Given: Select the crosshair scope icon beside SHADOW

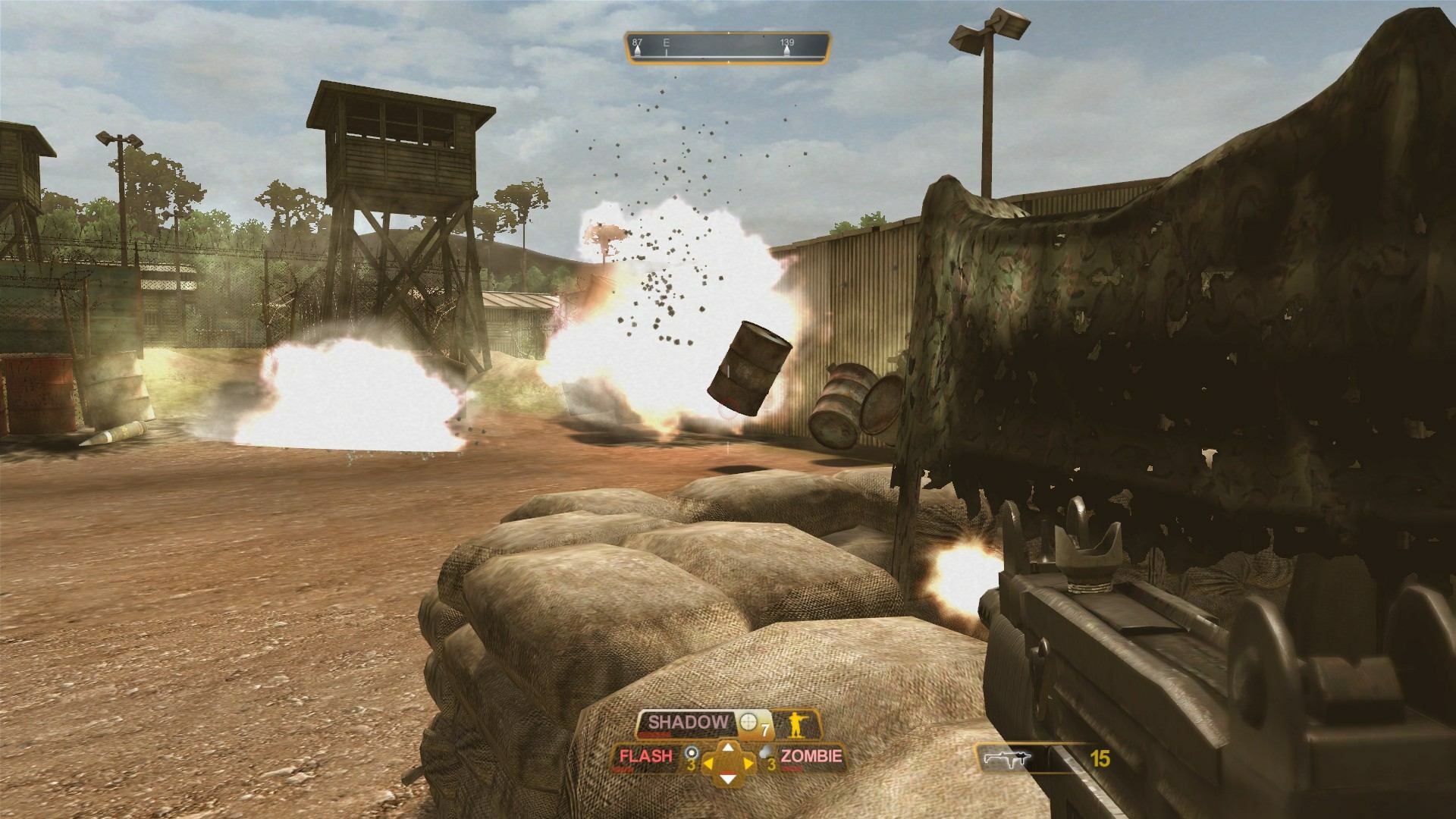Looking at the screenshot, I should click(747, 721).
